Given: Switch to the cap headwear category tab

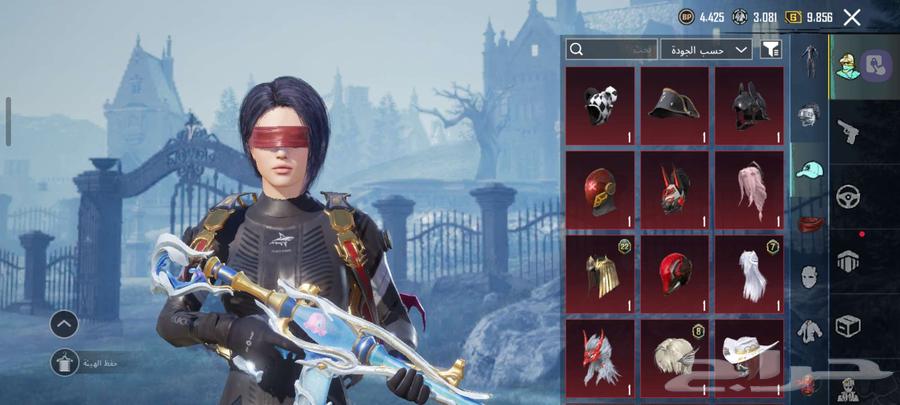Looking at the screenshot, I should [x=809, y=170].
